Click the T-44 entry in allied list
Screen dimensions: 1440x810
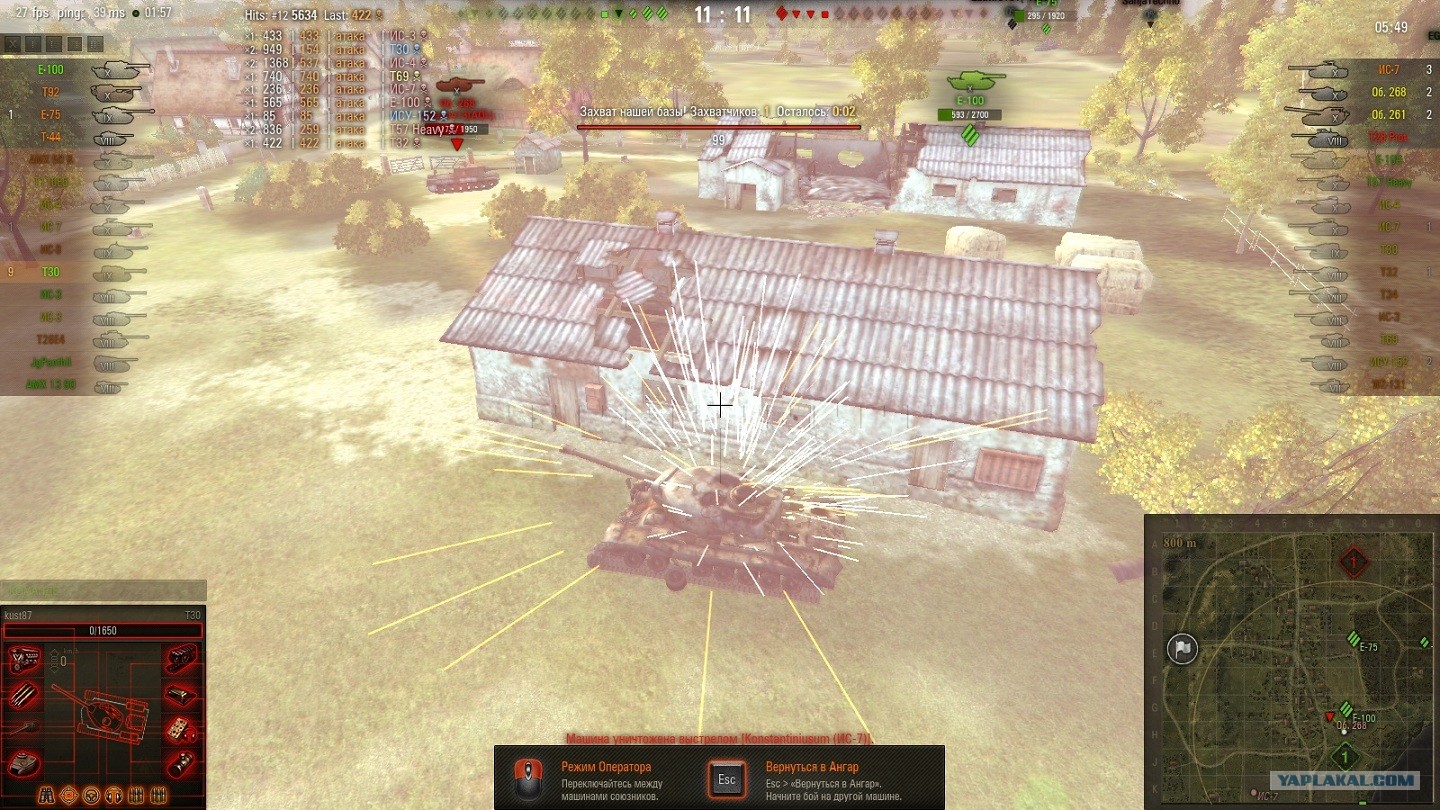click(x=51, y=137)
